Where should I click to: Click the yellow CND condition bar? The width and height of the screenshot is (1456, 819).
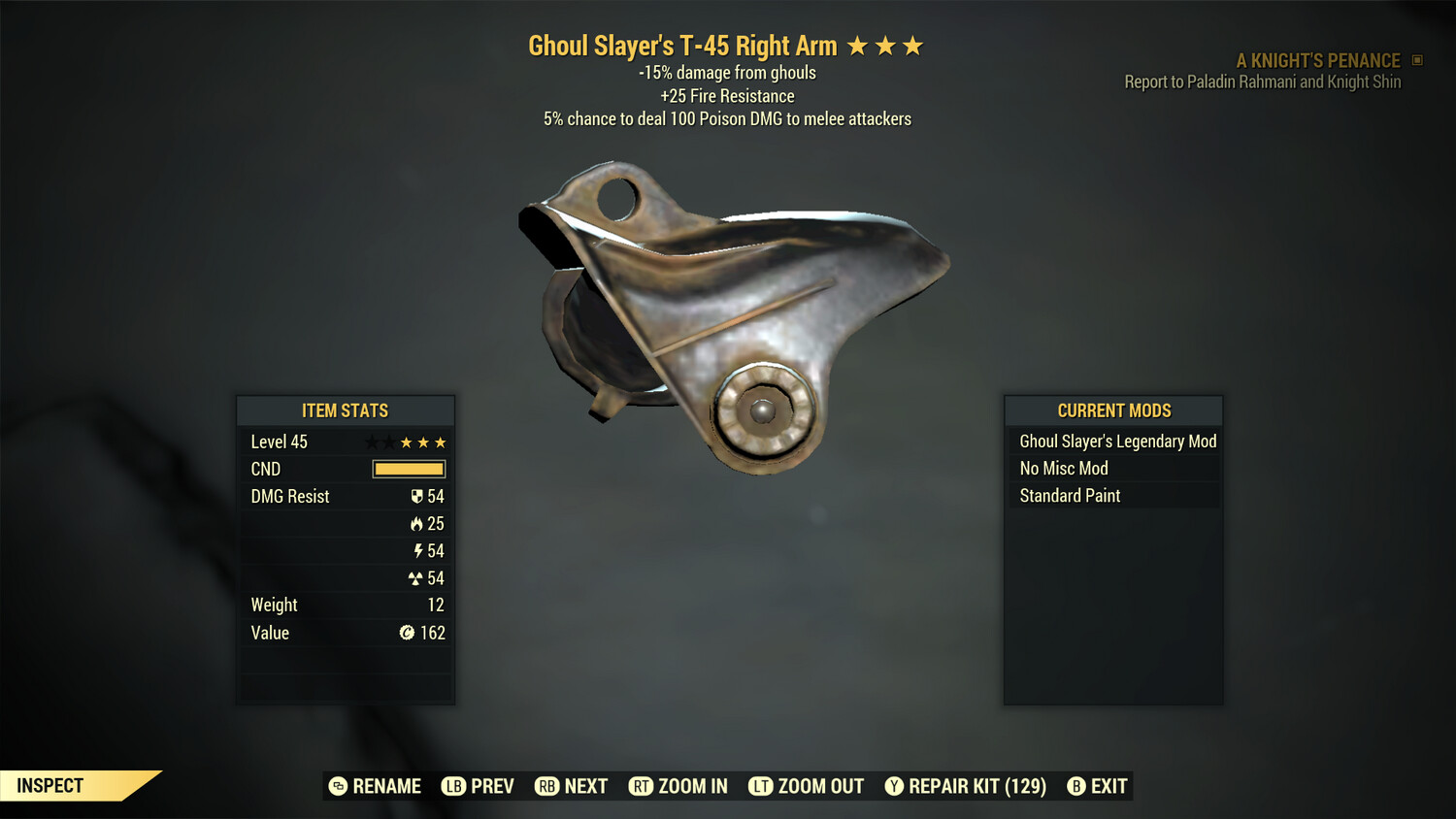(x=409, y=469)
